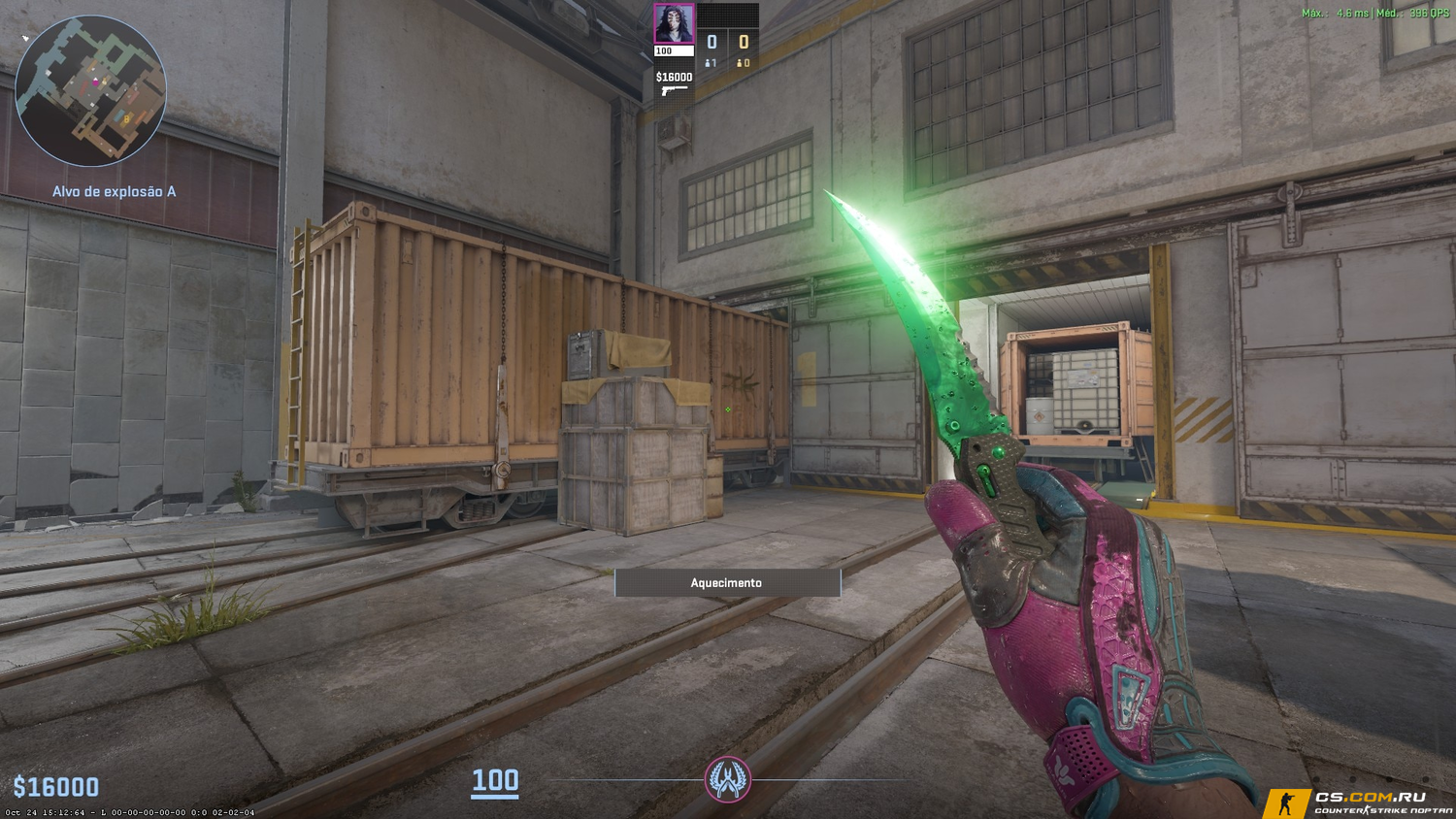
Task: Select the player avatar on the scoreboard
Action: (674, 24)
